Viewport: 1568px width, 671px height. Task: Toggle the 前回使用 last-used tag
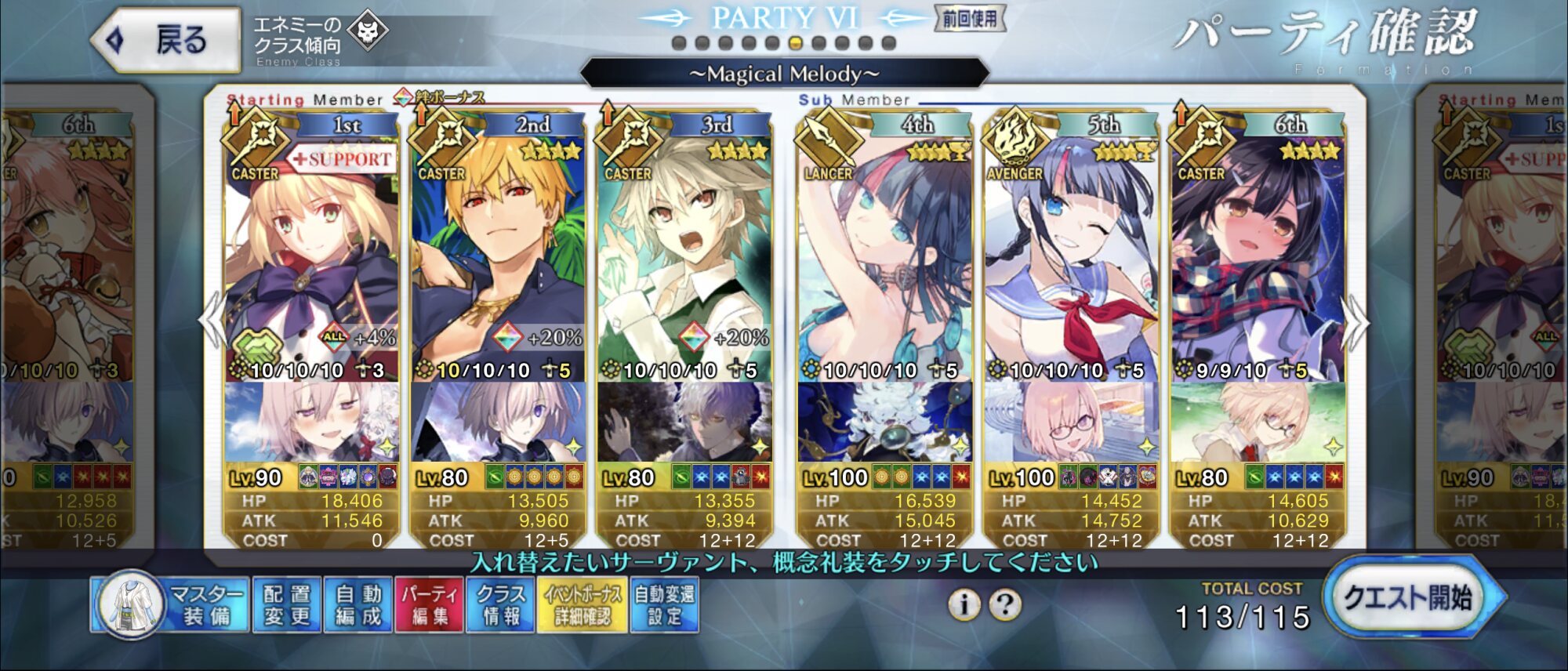[x=970, y=19]
